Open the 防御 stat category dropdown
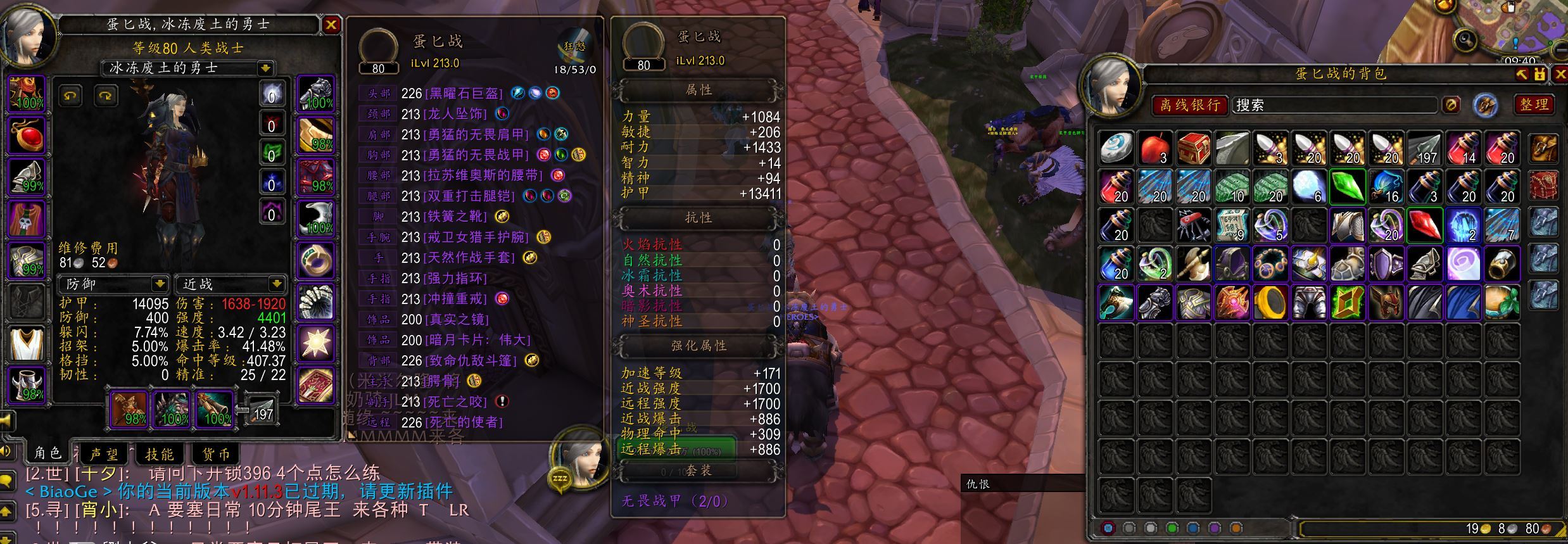The height and width of the screenshot is (544, 1568). [160, 283]
